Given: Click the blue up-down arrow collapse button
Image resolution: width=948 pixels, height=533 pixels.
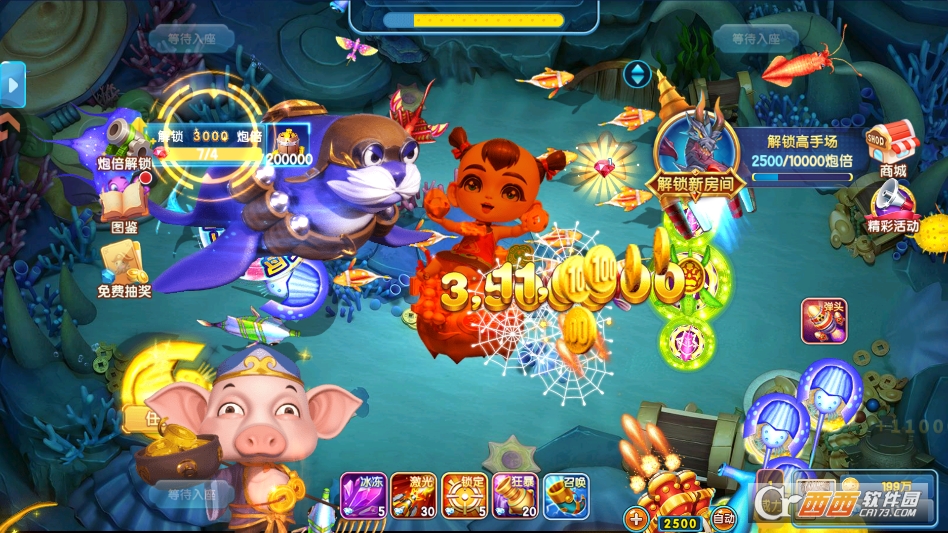Looking at the screenshot, I should (x=637, y=73).
